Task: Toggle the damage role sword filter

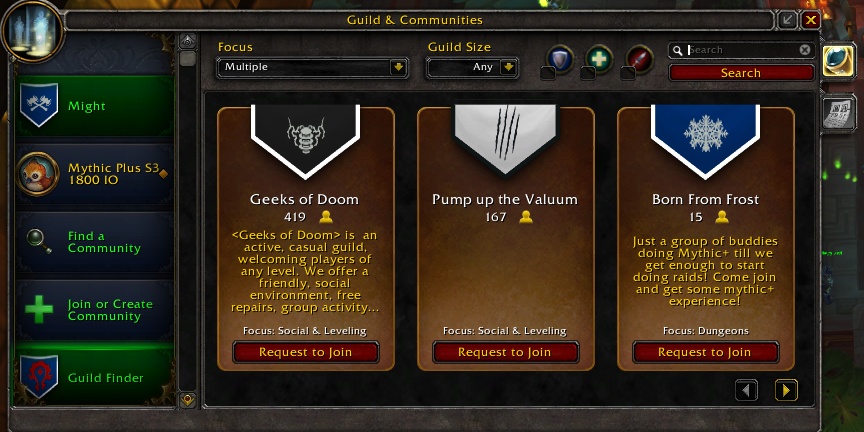Action: (x=639, y=59)
